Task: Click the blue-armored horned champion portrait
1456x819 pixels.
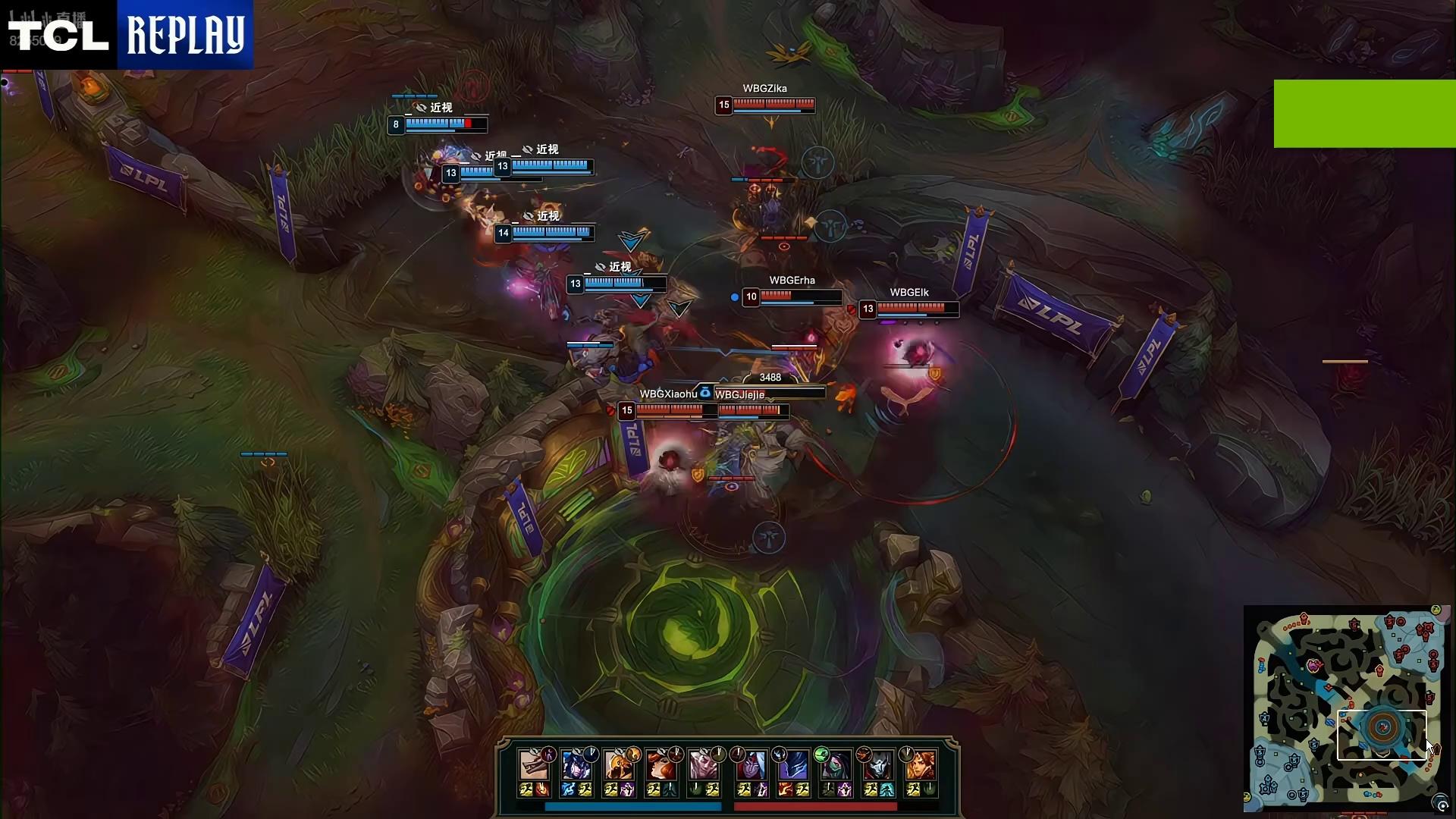Action: (x=577, y=766)
